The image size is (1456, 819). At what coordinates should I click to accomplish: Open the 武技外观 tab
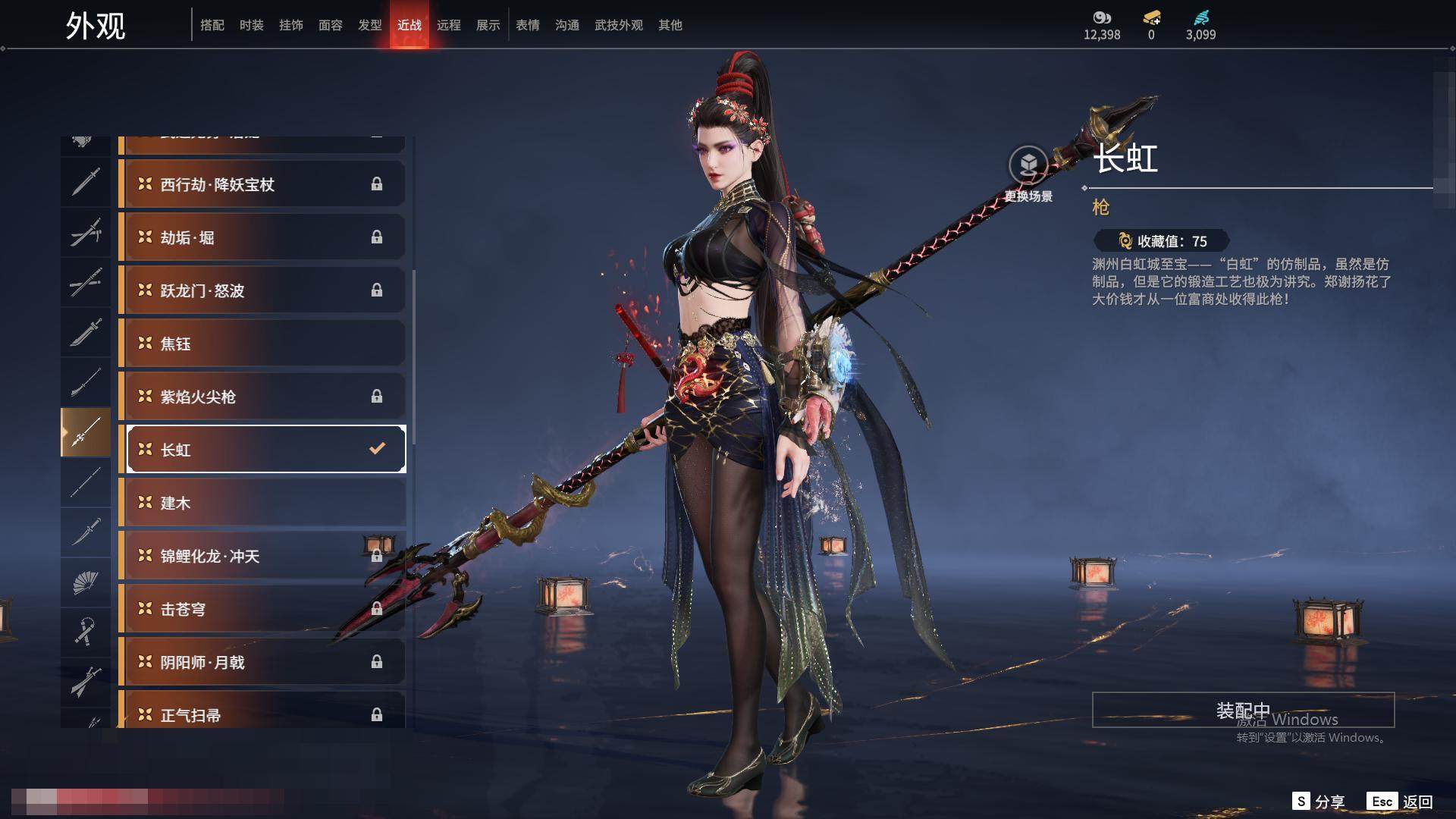(x=618, y=25)
